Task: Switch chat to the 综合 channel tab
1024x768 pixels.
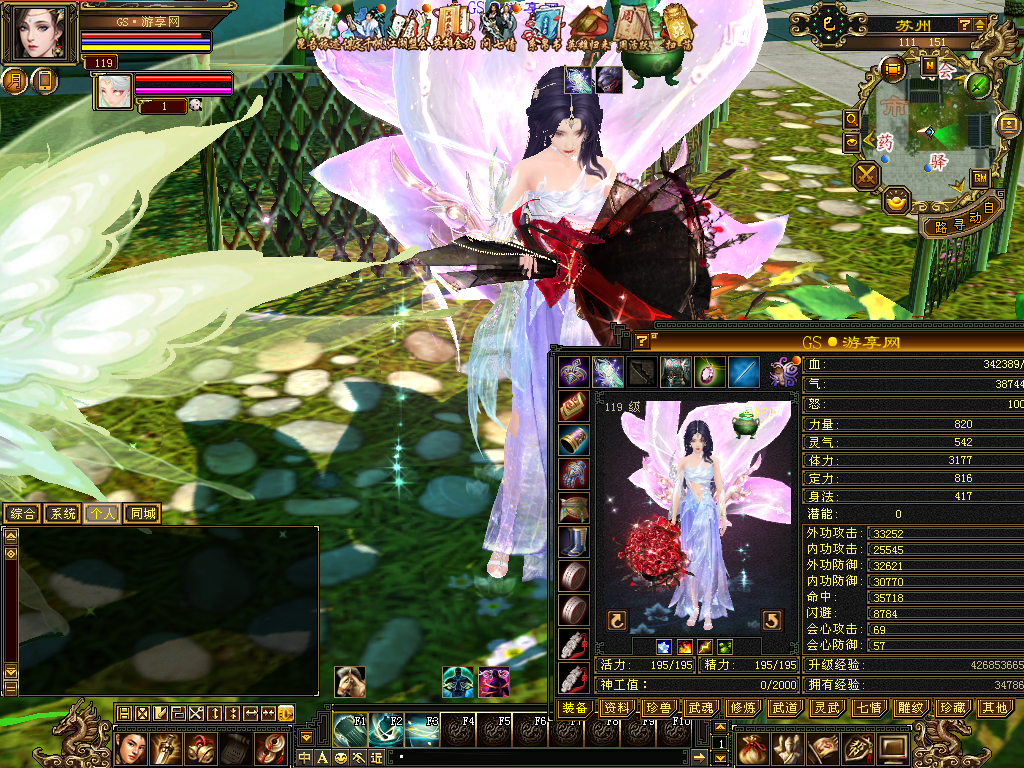Action: (x=22, y=513)
